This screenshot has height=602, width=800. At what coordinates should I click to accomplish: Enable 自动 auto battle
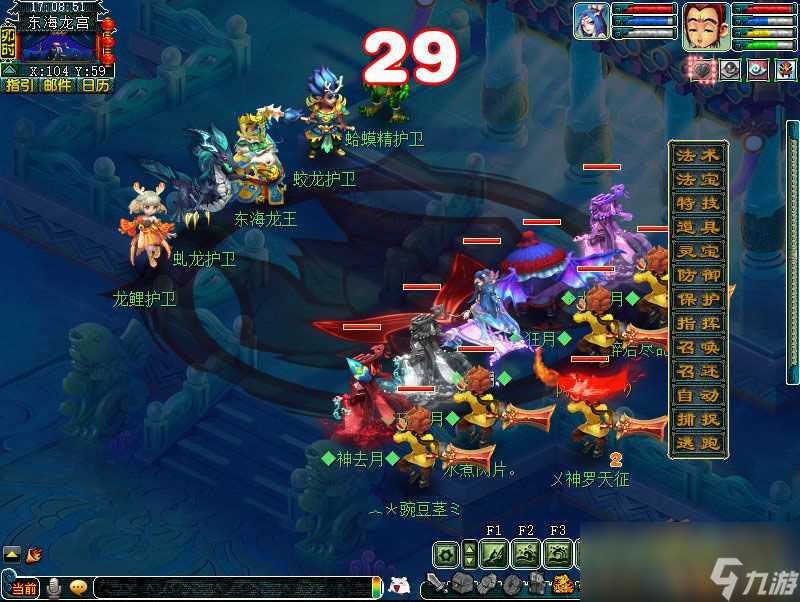pos(698,396)
